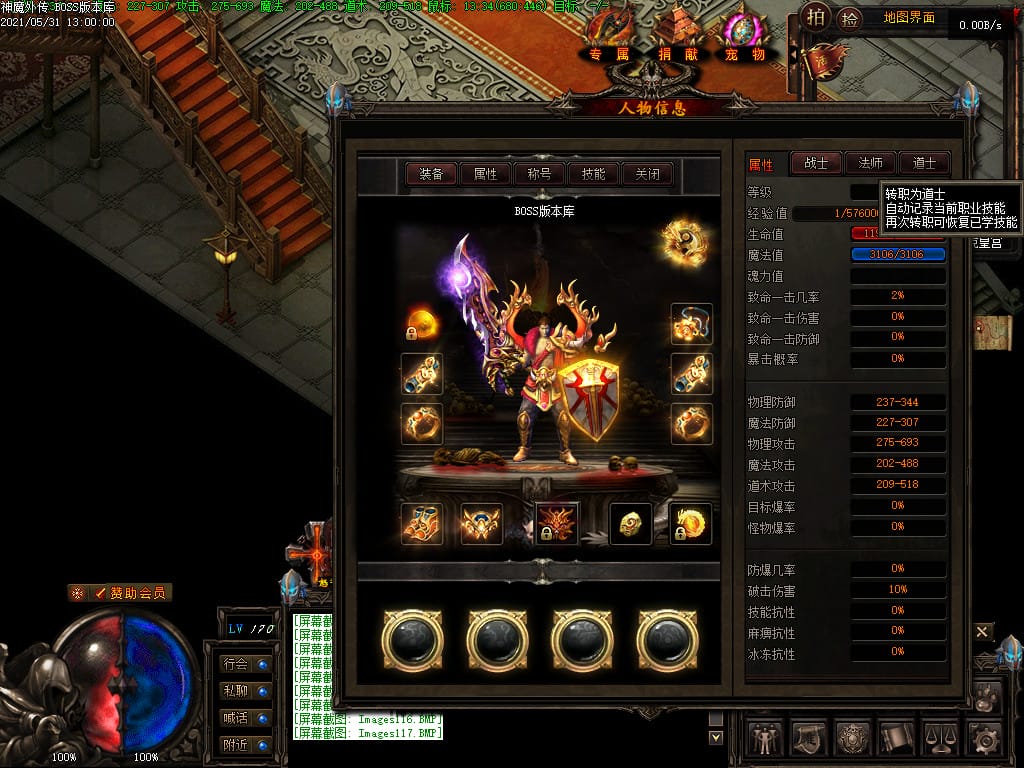The width and height of the screenshot is (1024, 768).
Task: Toggle the 行会 guild chat channel
Action: click(x=245, y=663)
